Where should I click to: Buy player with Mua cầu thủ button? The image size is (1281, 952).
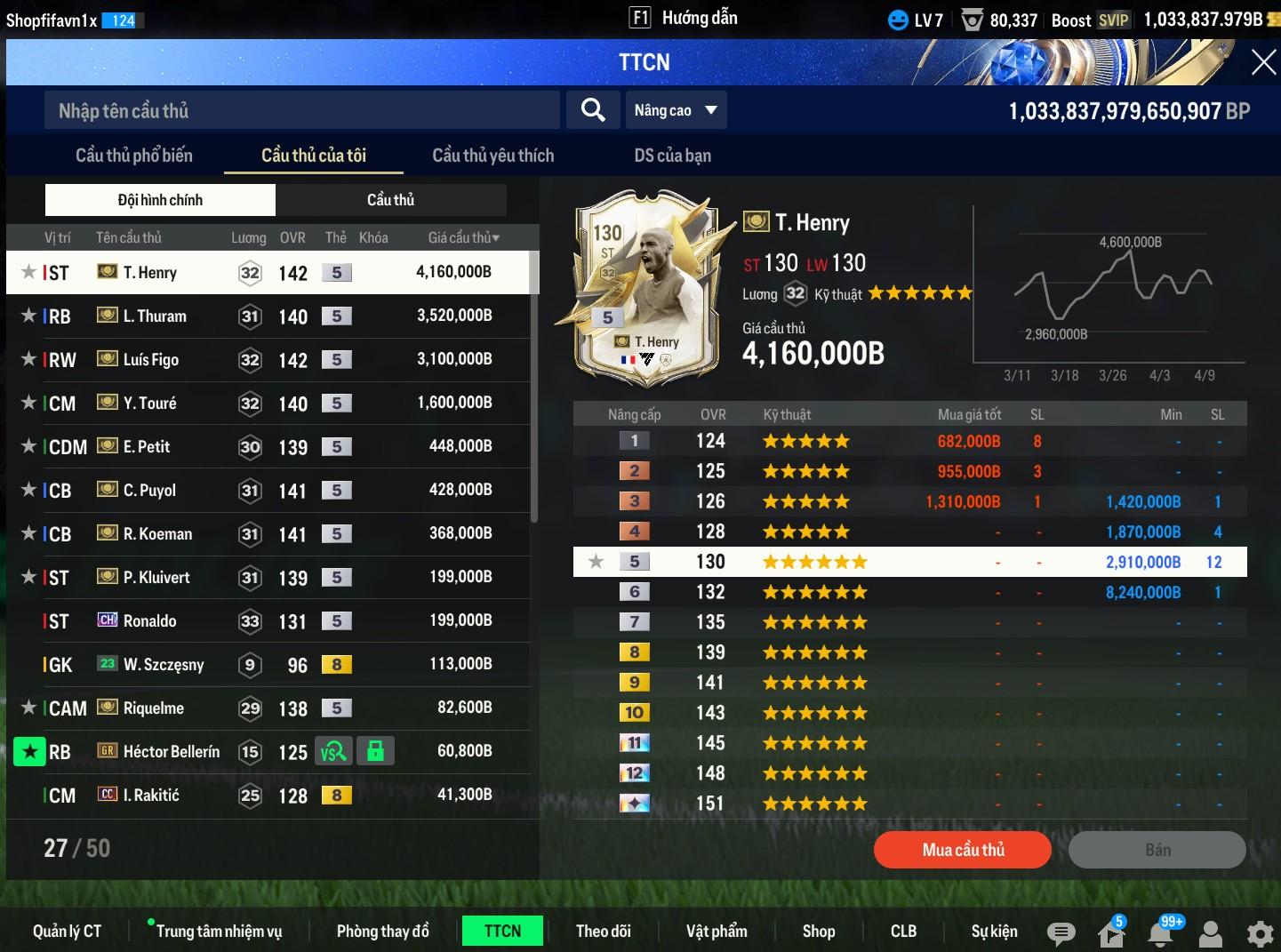[x=963, y=850]
